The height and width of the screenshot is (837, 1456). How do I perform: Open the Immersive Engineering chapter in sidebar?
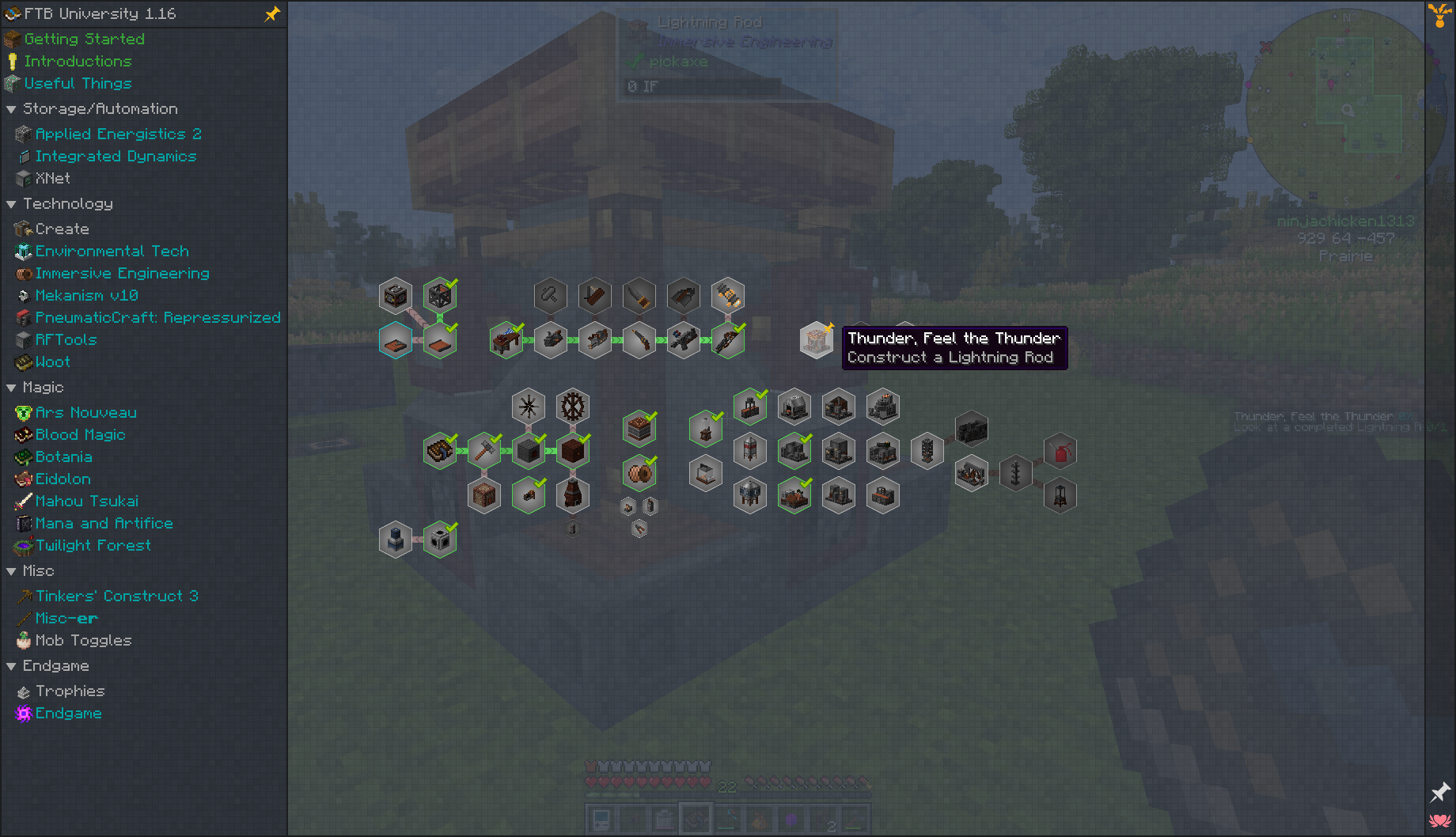121,273
